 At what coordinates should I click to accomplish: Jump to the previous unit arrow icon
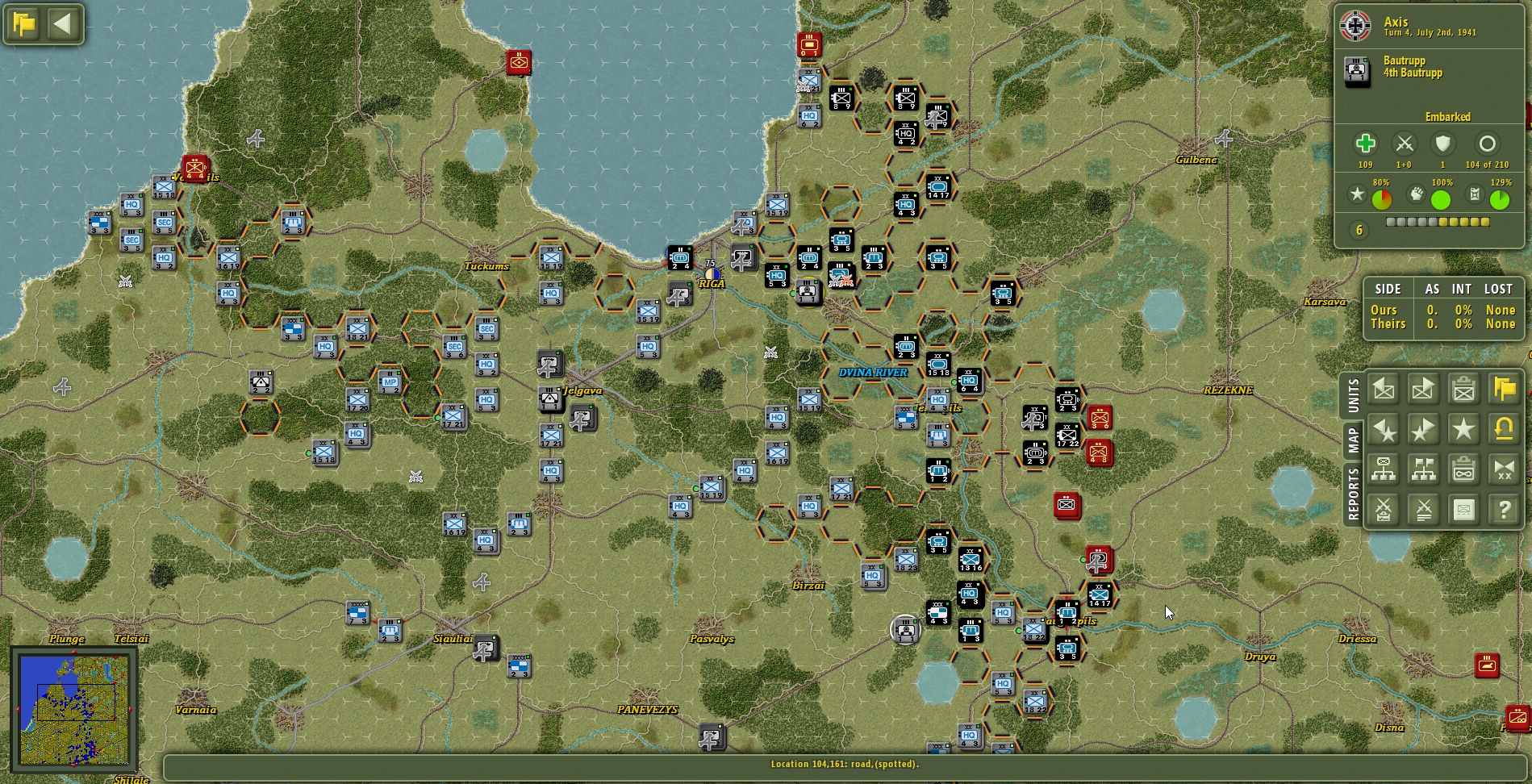(x=1384, y=389)
